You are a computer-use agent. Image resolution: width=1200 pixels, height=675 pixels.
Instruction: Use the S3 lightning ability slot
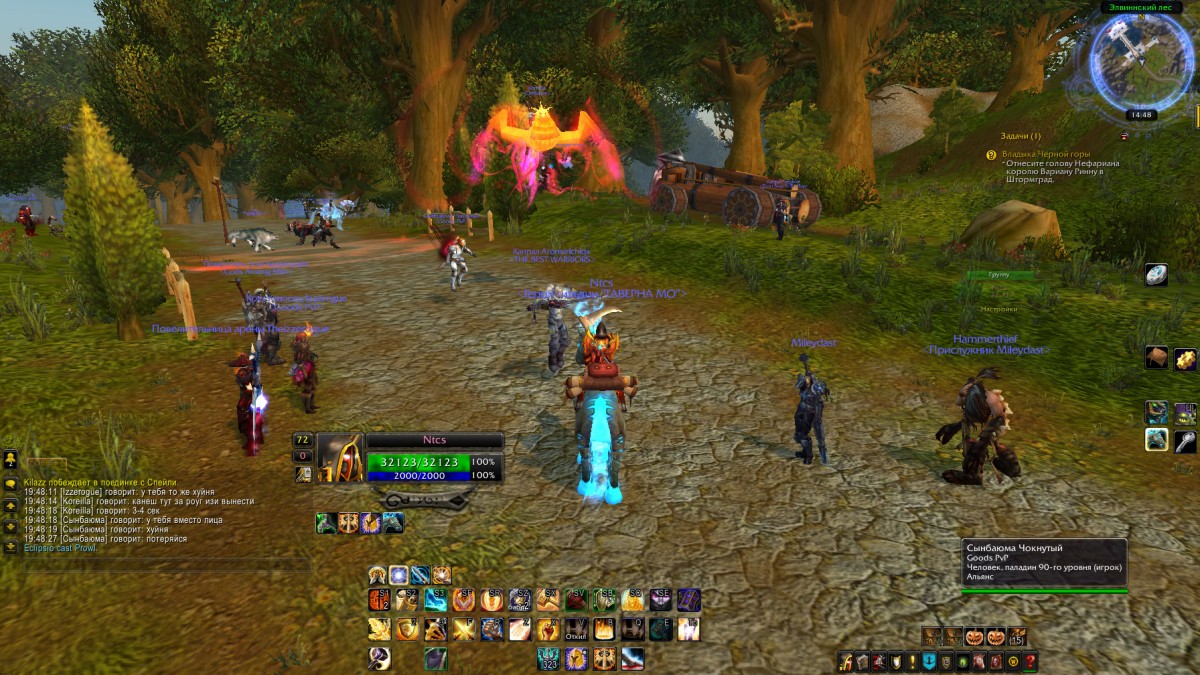435,599
